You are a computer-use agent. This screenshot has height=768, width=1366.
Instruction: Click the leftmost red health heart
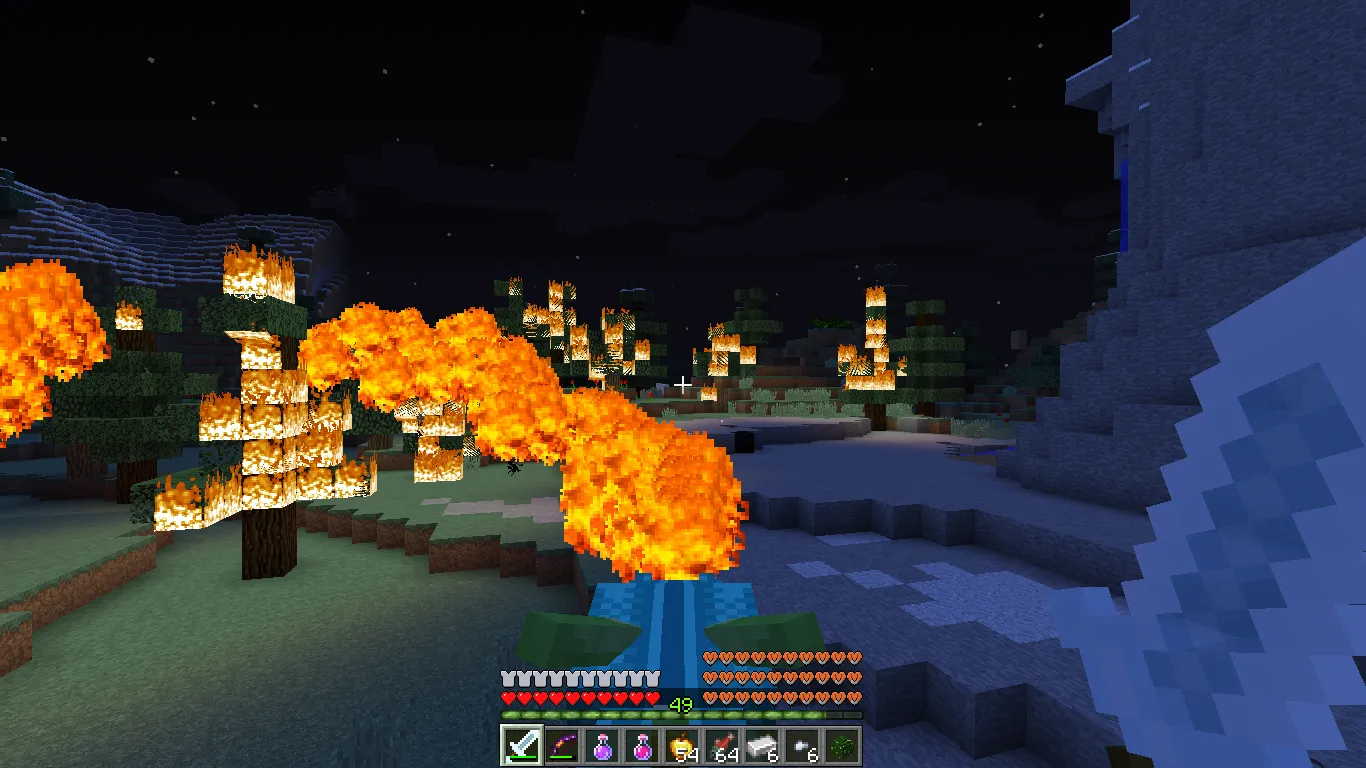(506, 699)
